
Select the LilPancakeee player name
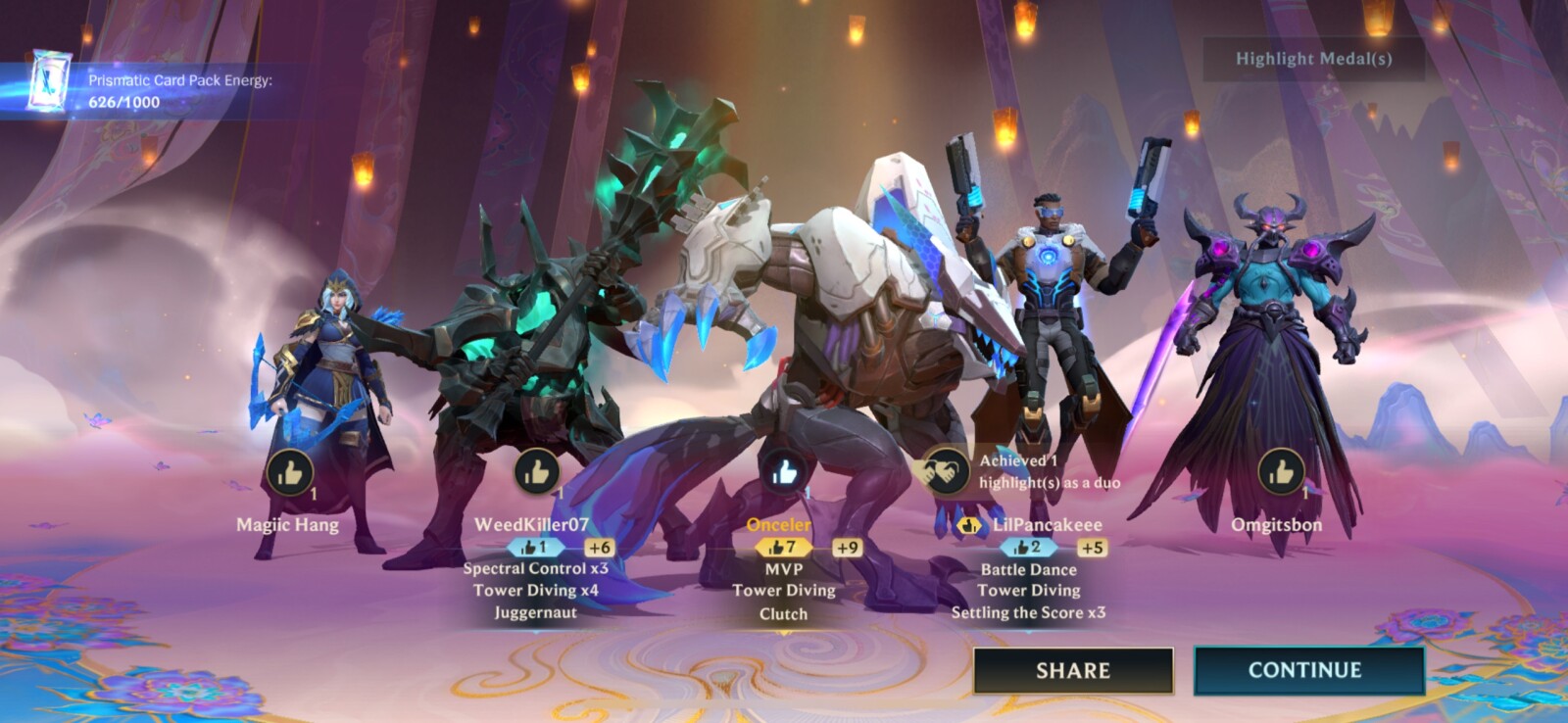click(1047, 525)
